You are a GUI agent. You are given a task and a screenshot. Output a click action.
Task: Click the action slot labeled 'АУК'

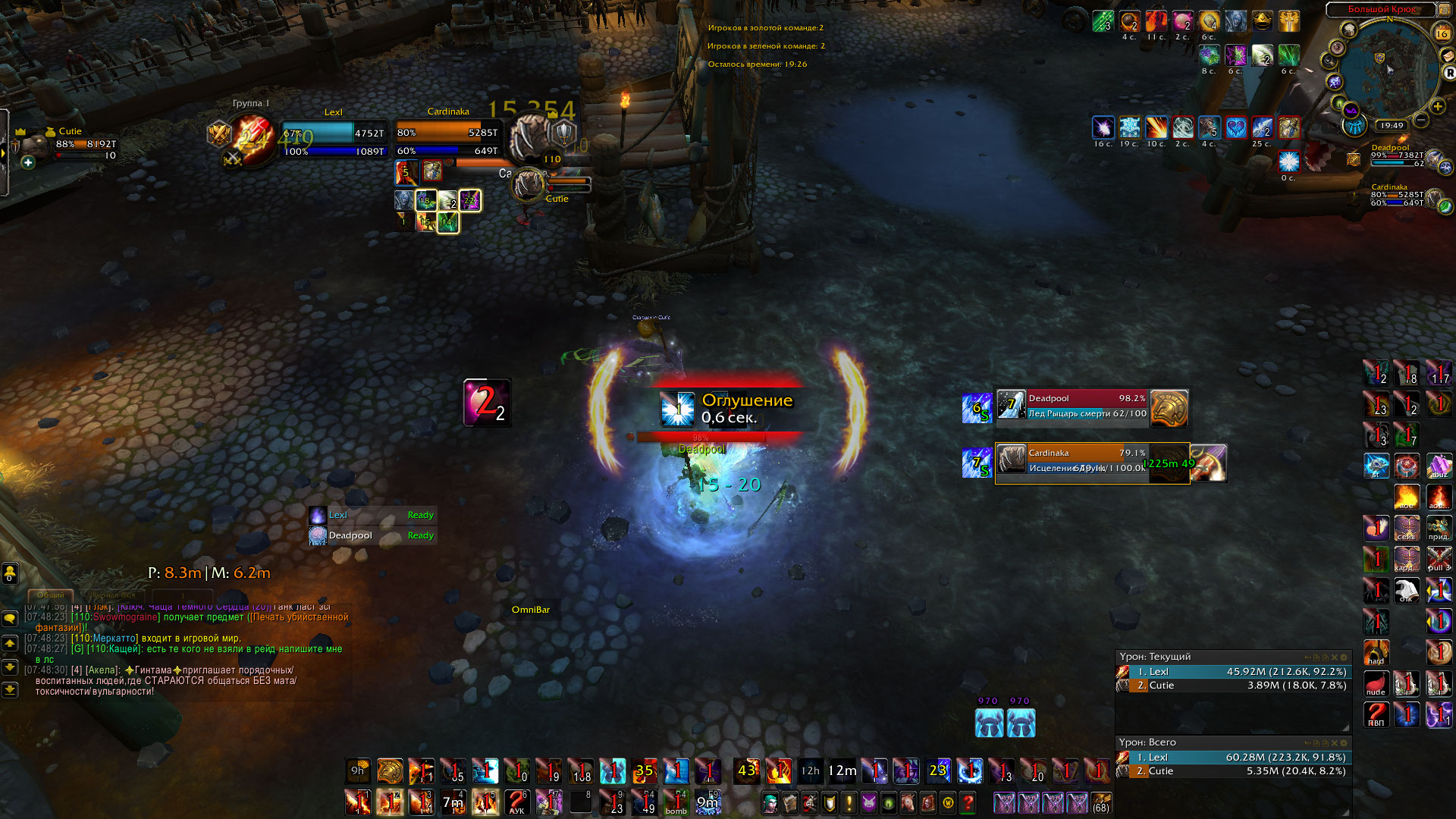516,802
